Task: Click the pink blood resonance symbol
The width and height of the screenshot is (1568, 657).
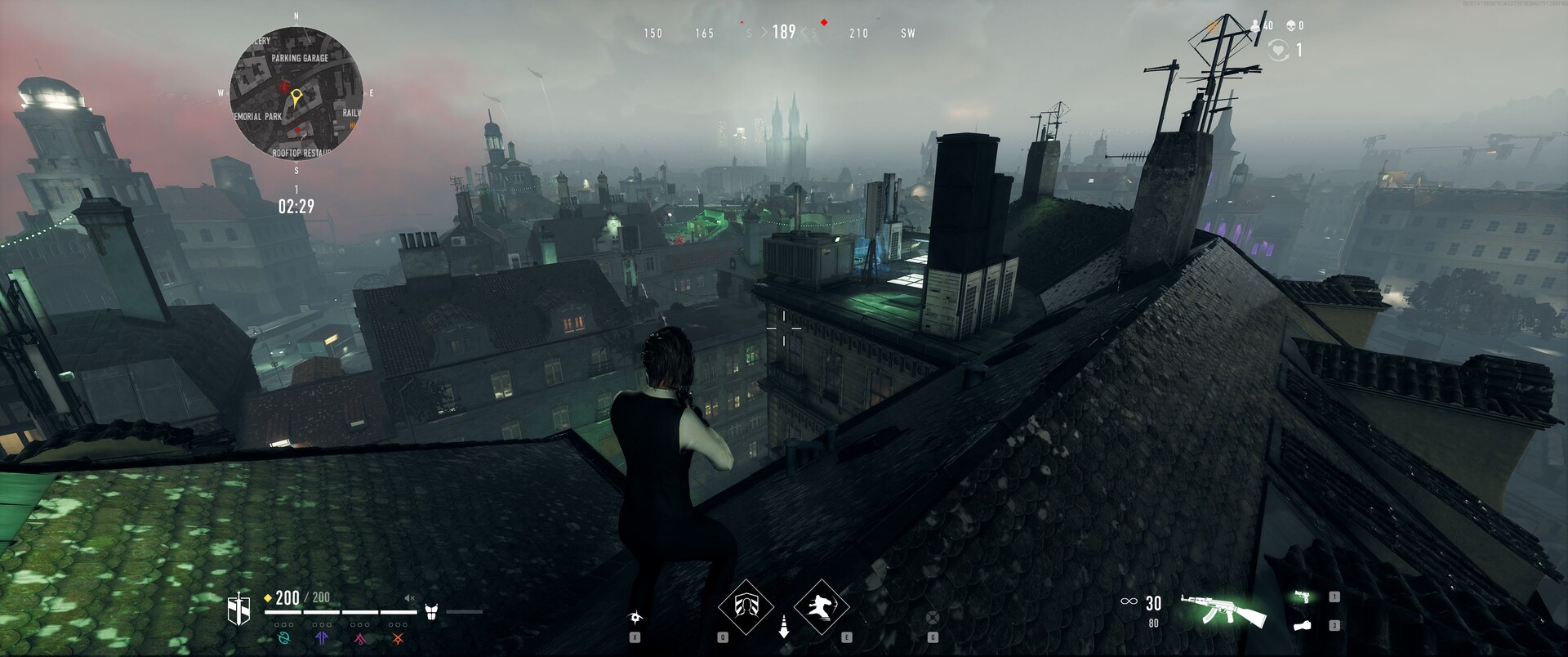Action: pos(360,638)
